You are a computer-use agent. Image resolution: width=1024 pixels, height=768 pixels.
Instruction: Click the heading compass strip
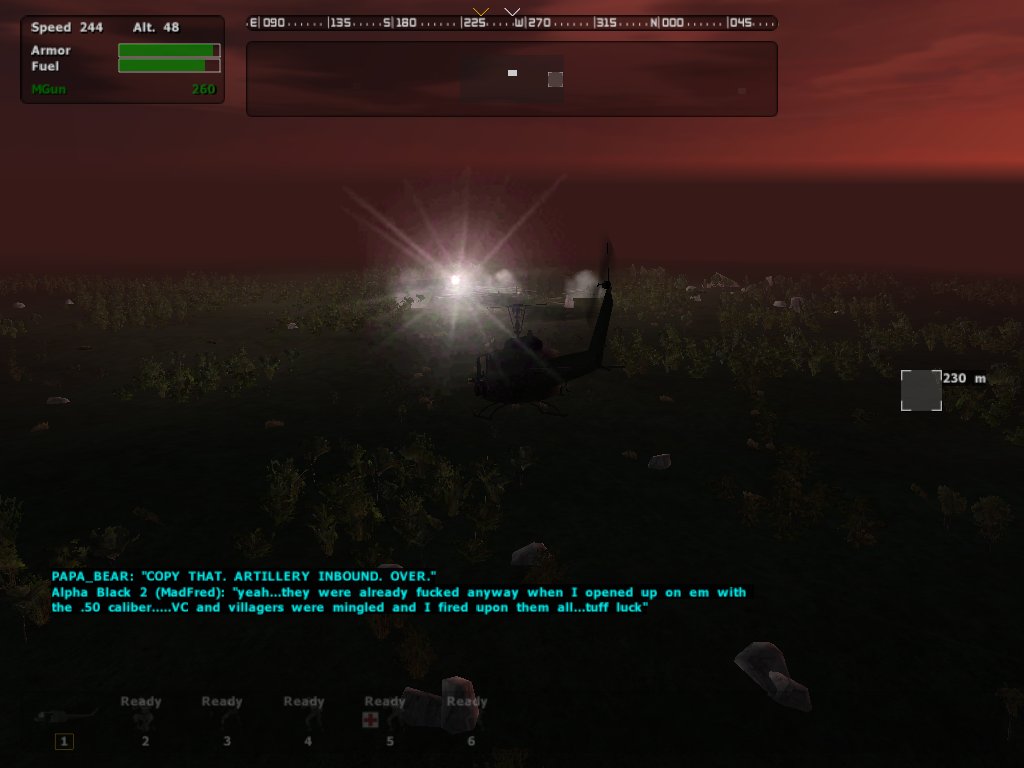point(511,22)
